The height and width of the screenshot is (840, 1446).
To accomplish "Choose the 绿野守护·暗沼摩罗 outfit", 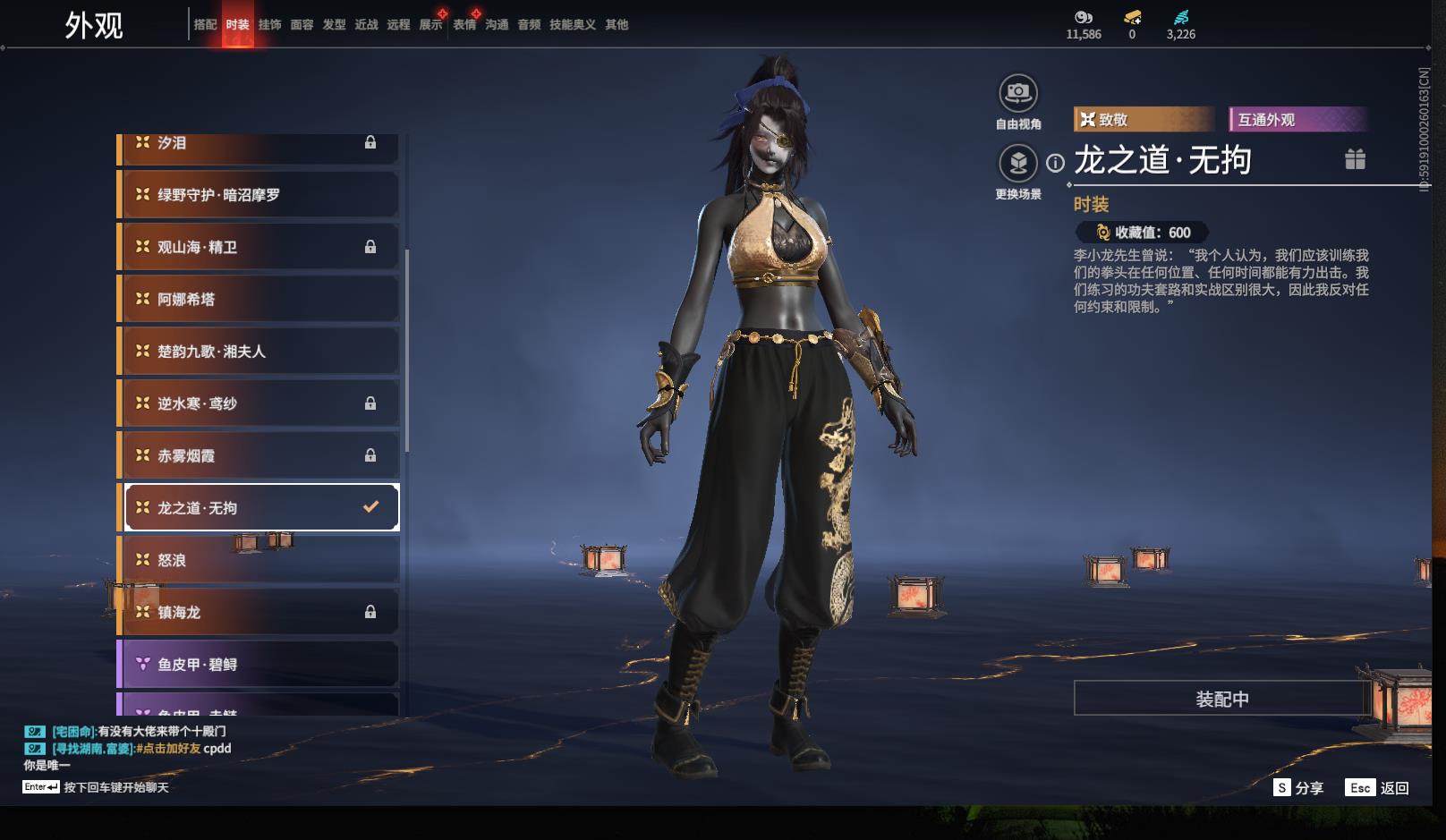I will pos(259,195).
